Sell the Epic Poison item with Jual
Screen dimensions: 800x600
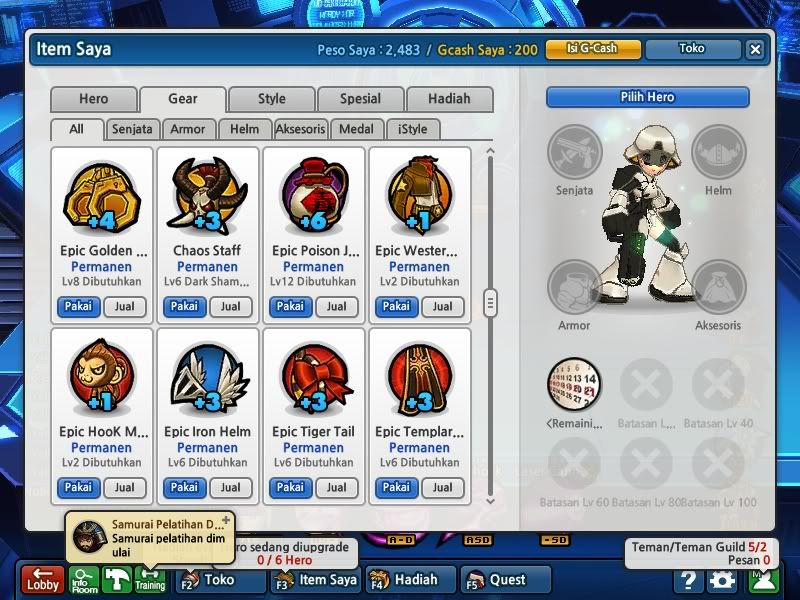tap(337, 307)
